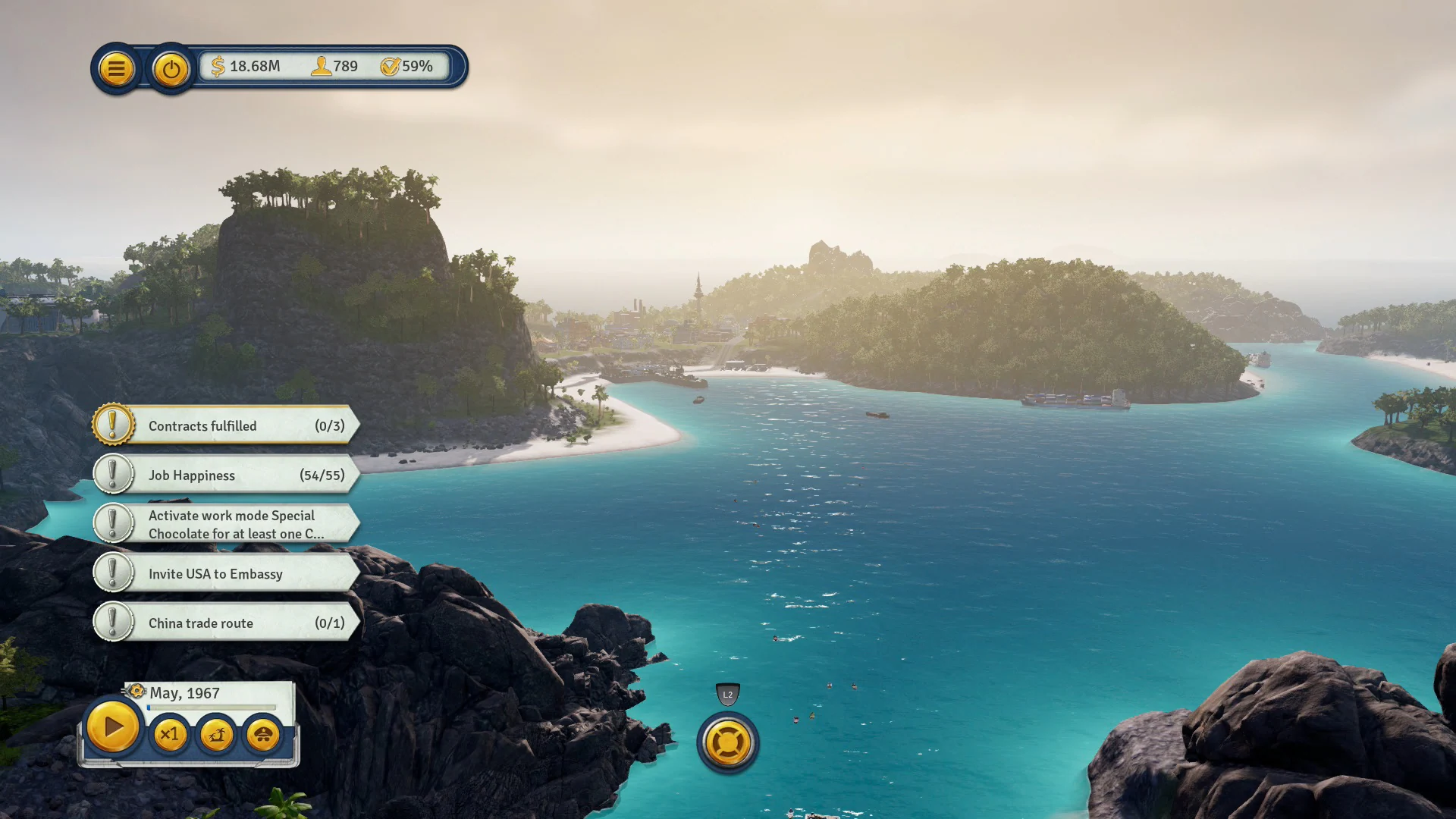Image resolution: width=1456 pixels, height=819 pixels.
Task: Open the hamburger main menu
Action: 115,68
